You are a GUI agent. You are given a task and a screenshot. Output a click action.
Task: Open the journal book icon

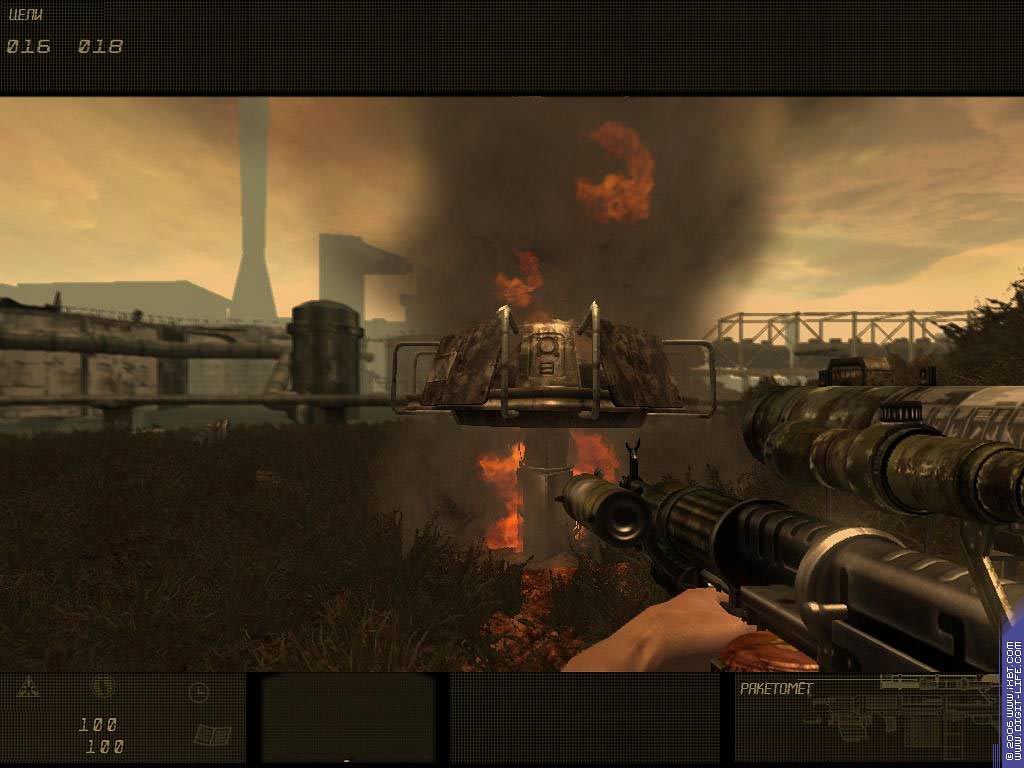212,736
